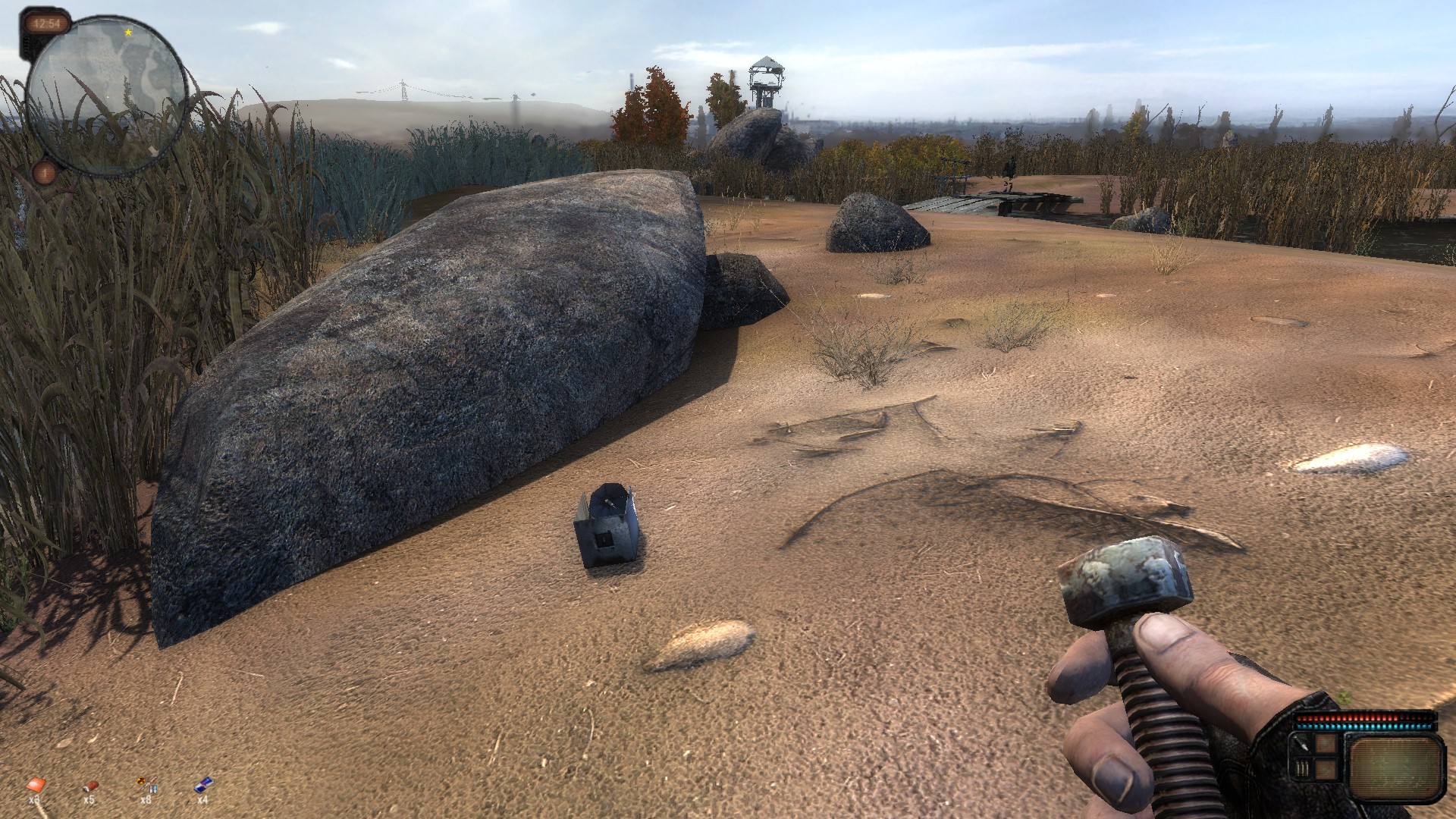The height and width of the screenshot is (819, 1456).
Task: Select the blue energy drink quick slot
Action: click(202, 784)
